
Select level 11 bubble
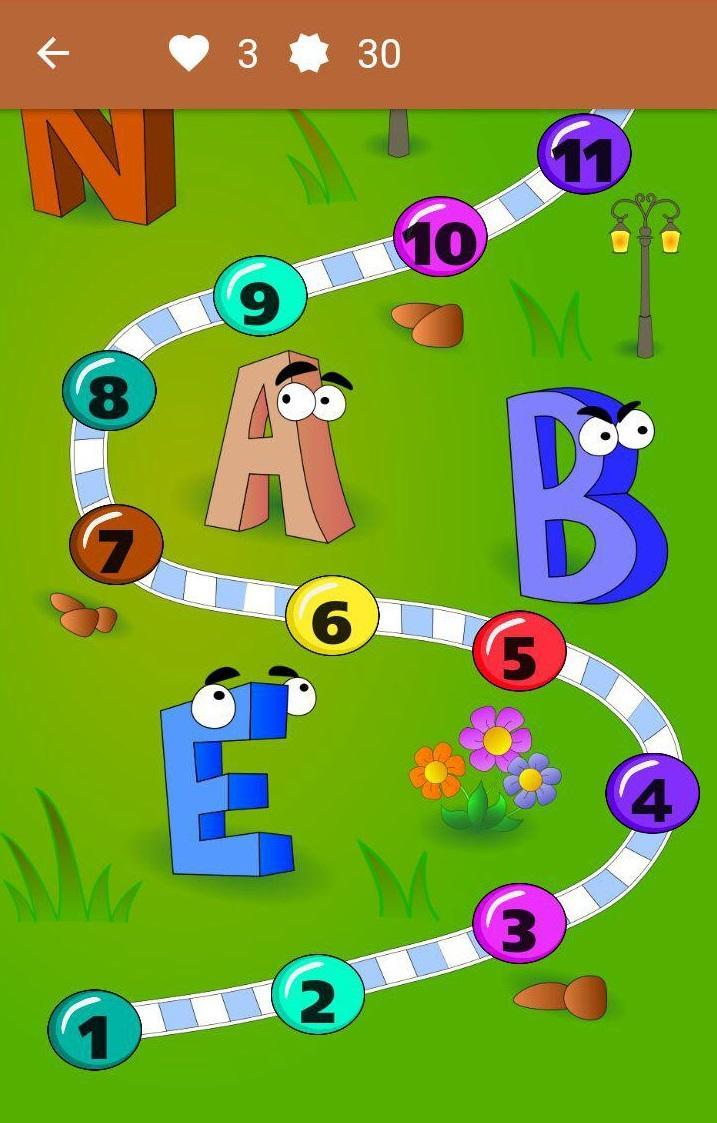tap(584, 154)
